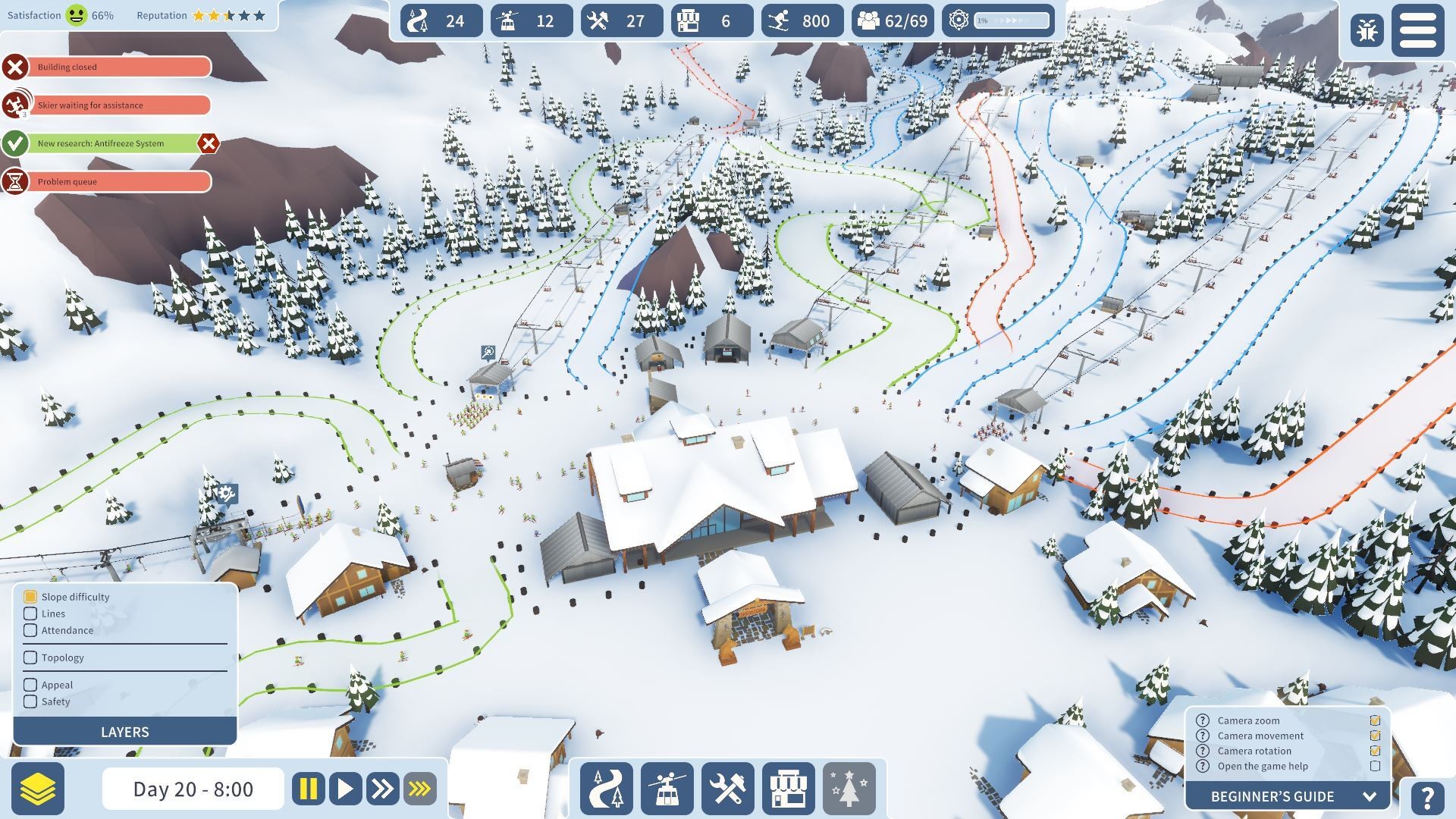The image size is (1456, 819).
Task: Open the shops building menu
Action: pyautogui.click(x=790, y=789)
